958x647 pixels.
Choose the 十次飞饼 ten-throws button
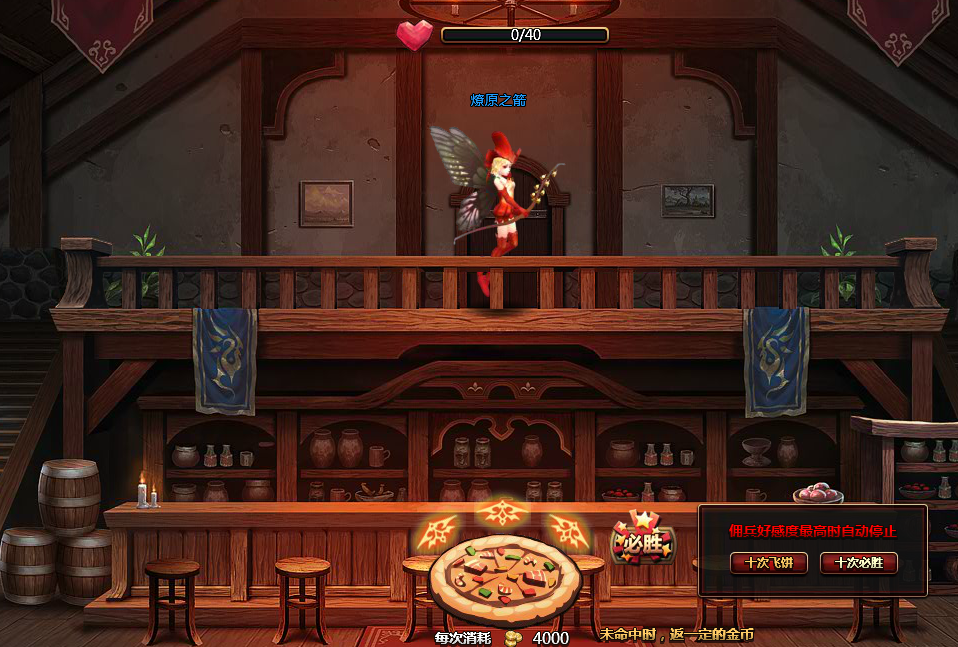[768, 563]
